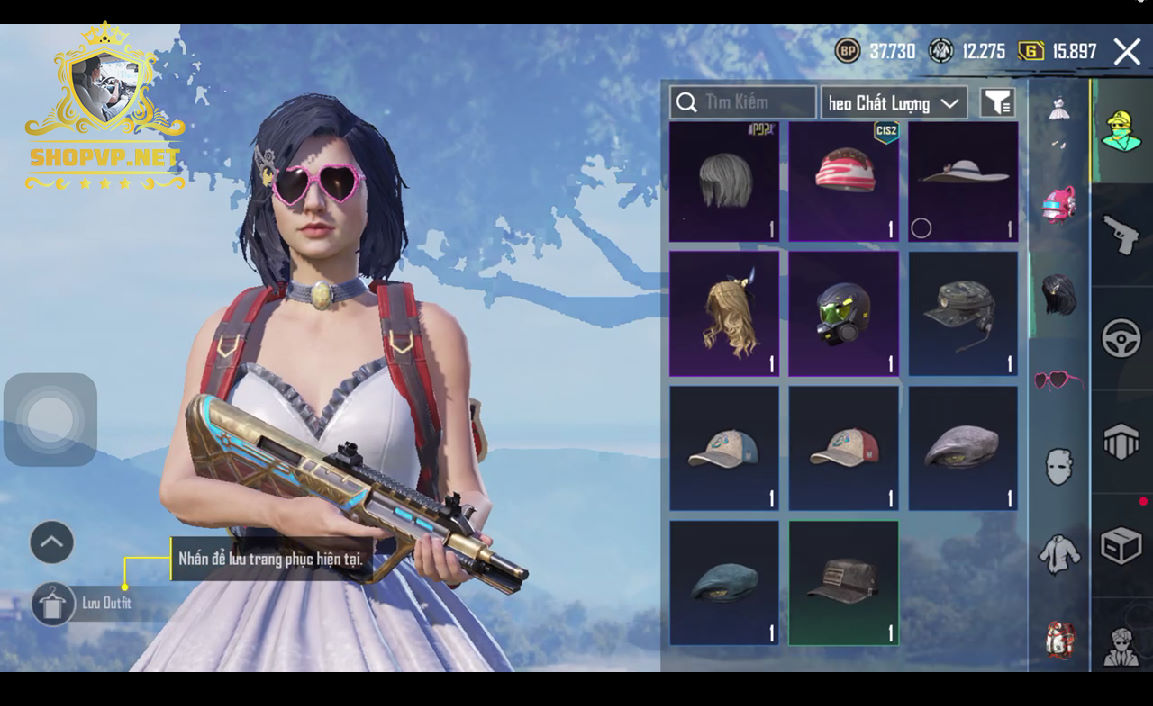Viewport: 1153px width, 706px height.
Task: Pick the grey beret item
Action: click(x=963, y=449)
